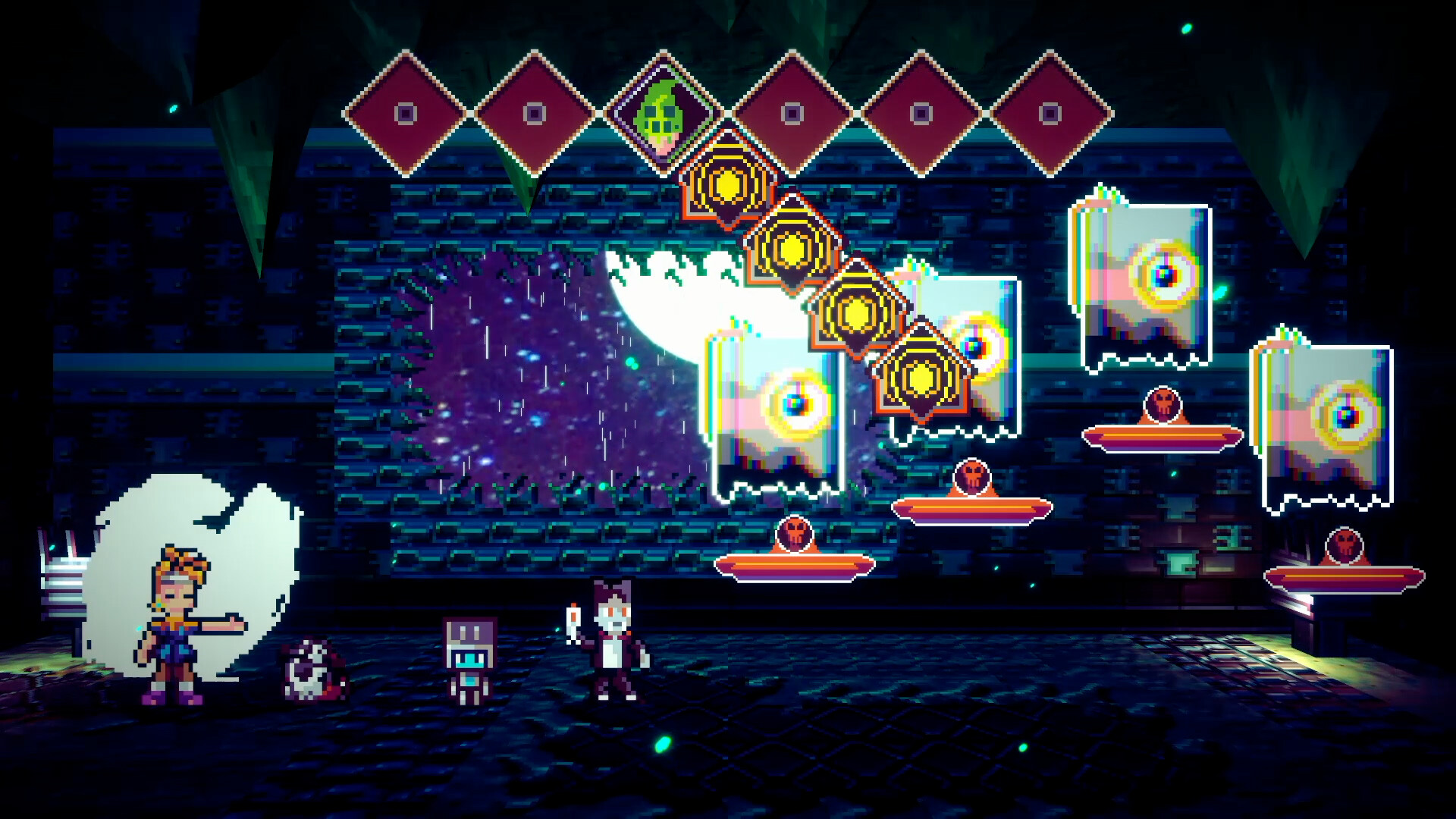
Task: Toggle the red diamond right of the slime portrait
Action: pyautogui.click(x=793, y=112)
